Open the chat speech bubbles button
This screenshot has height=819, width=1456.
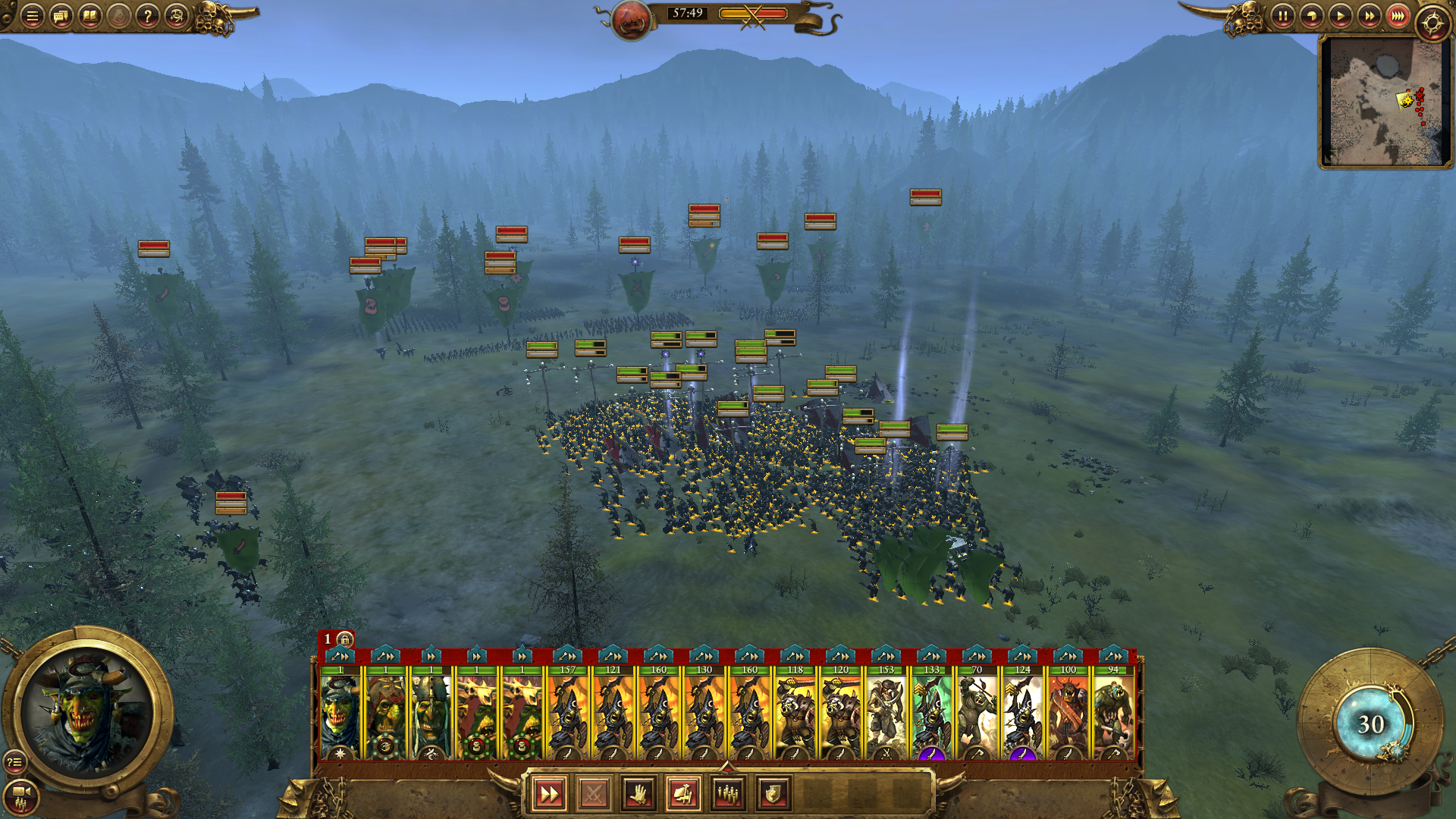61,16
